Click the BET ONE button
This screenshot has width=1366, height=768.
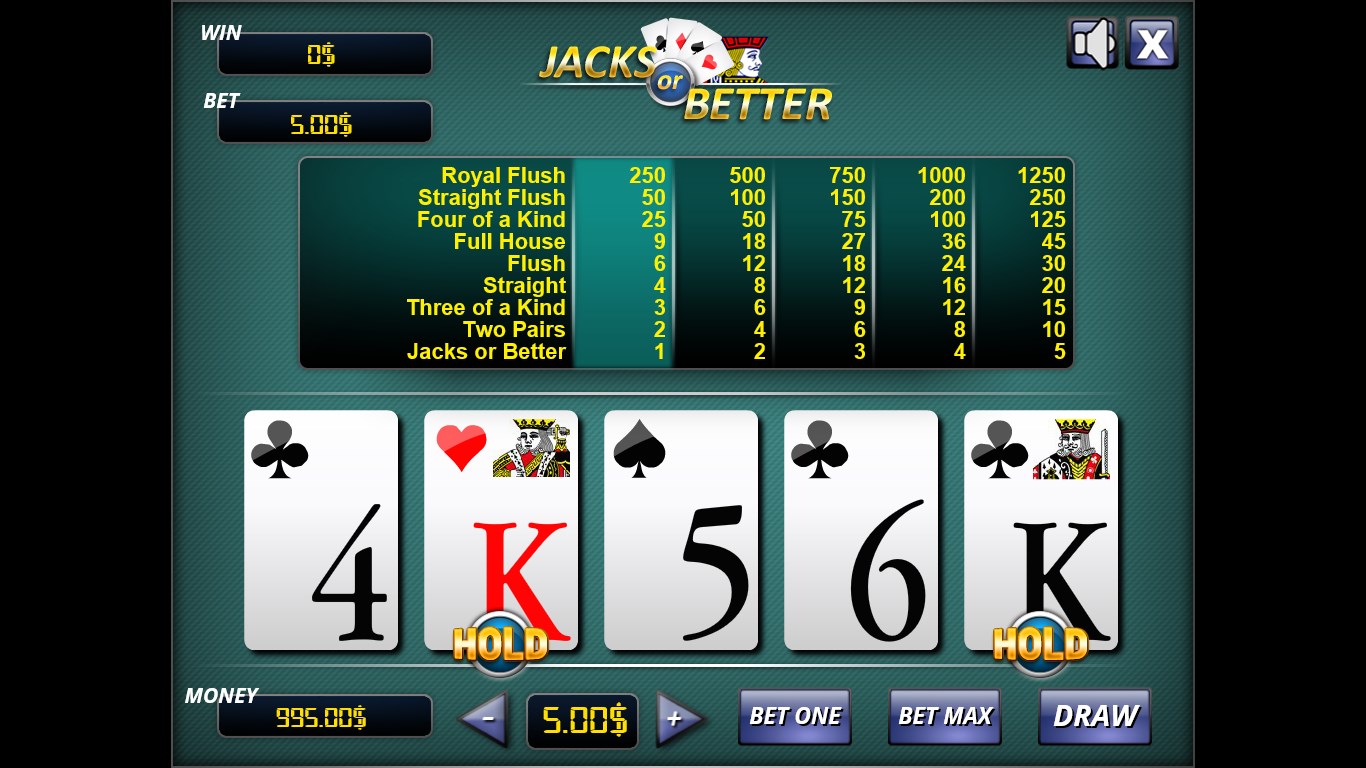[x=795, y=716]
